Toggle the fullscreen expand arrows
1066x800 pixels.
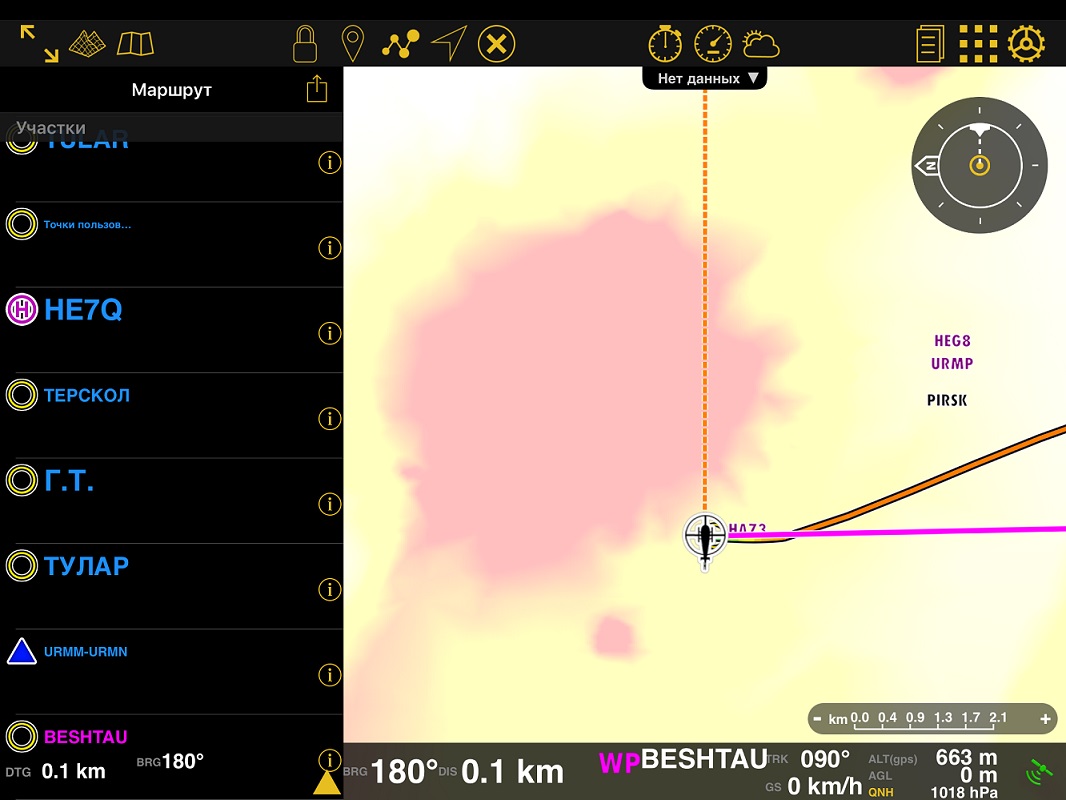(x=39, y=44)
